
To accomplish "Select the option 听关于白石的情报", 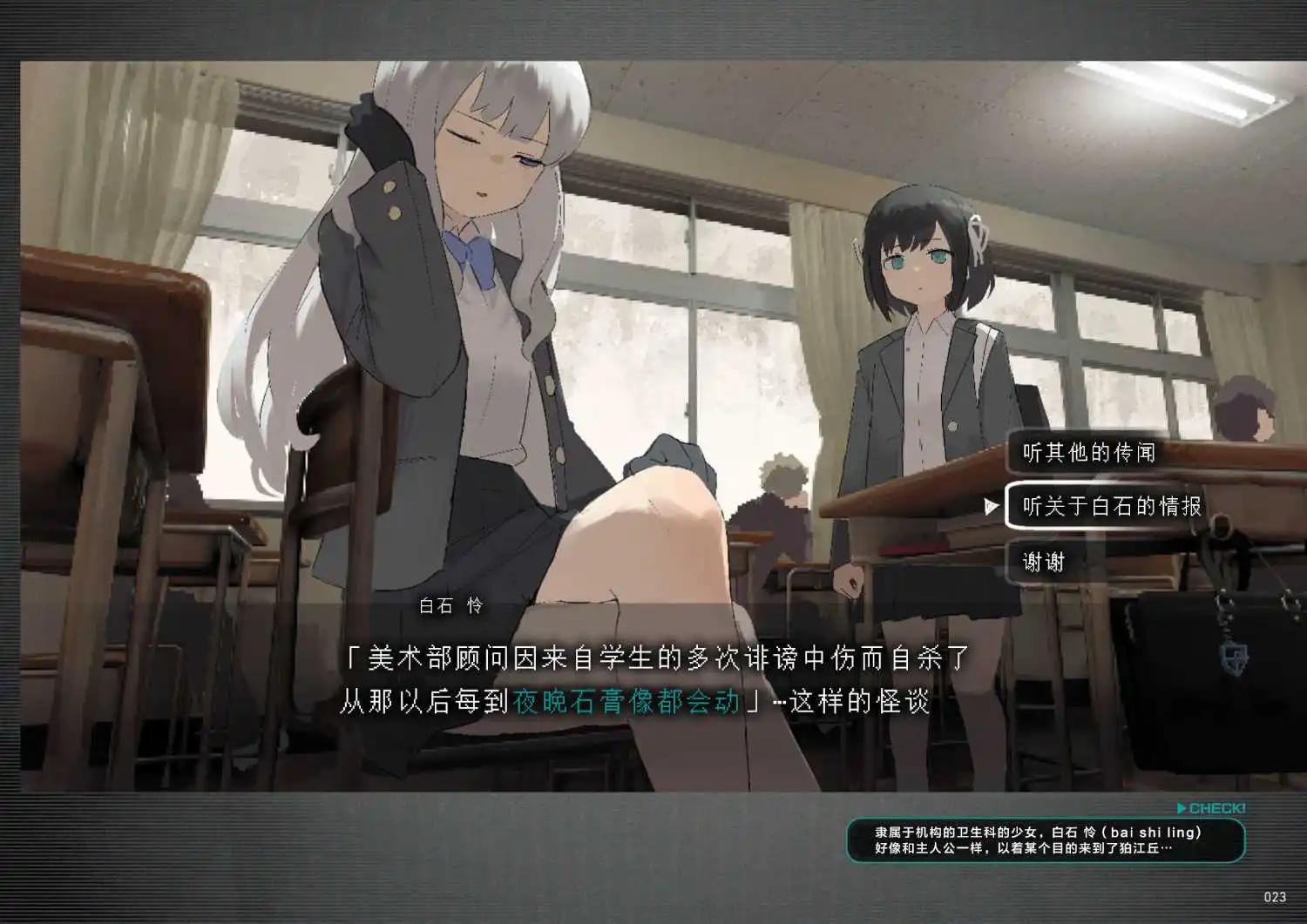I will click(x=1111, y=506).
